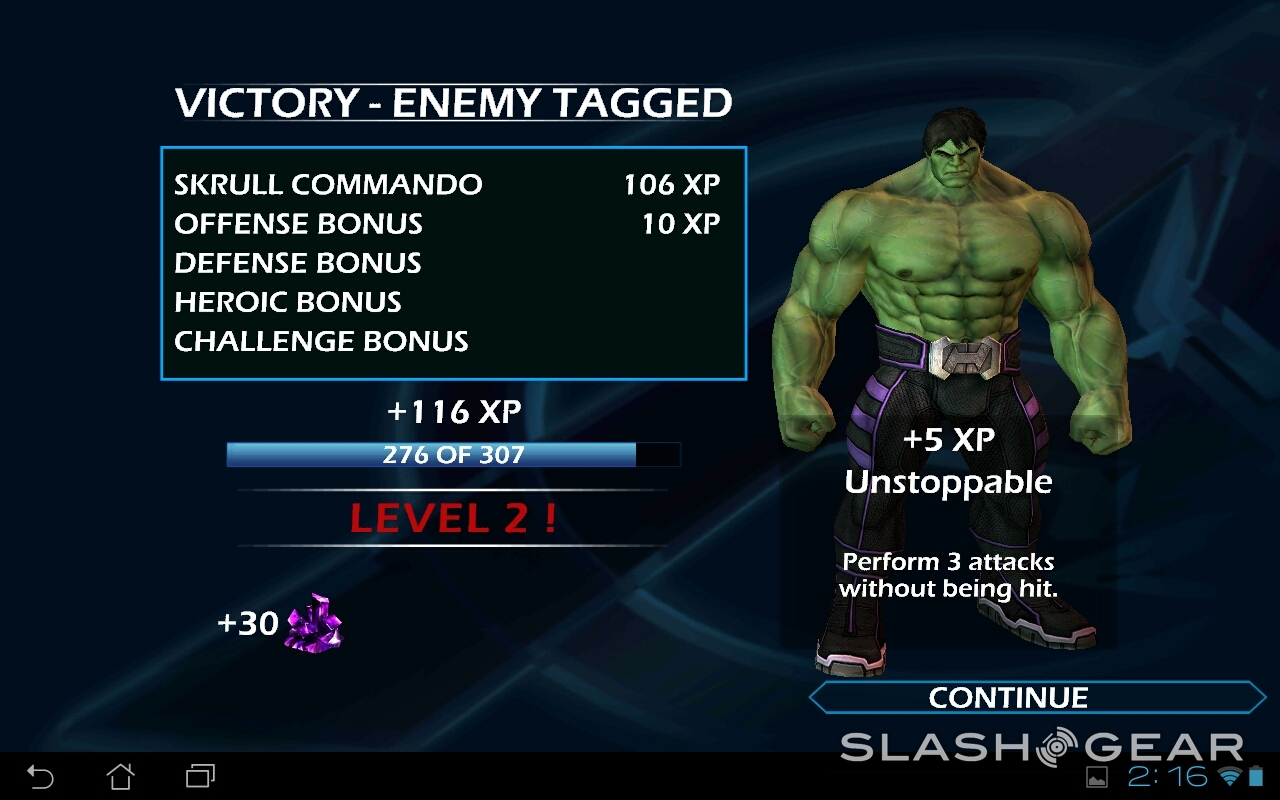1280x800 pixels.
Task: Tap the HEROIC BONUS row
Action: pos(287,302)
